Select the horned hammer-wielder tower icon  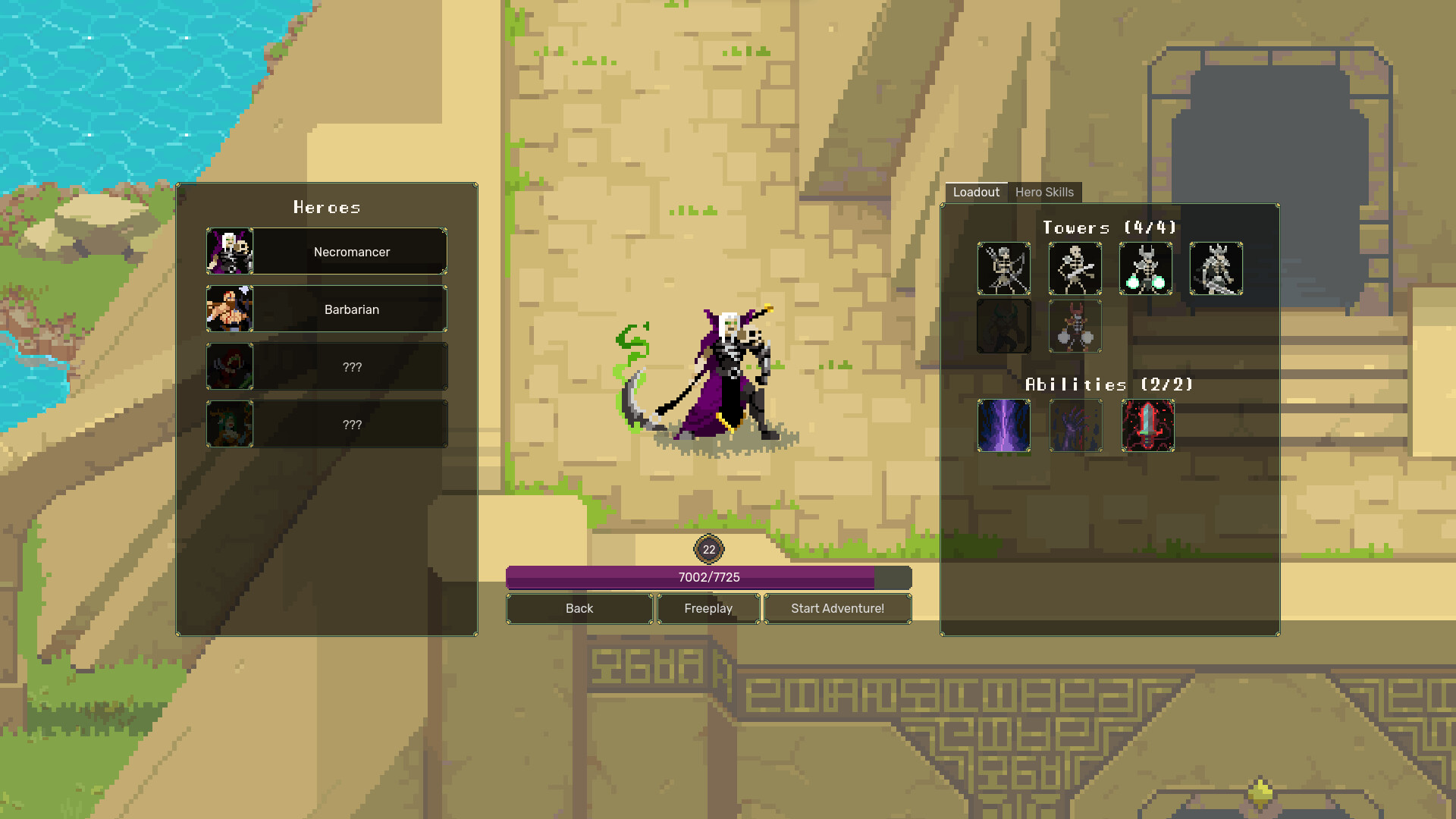[1075, 327]
